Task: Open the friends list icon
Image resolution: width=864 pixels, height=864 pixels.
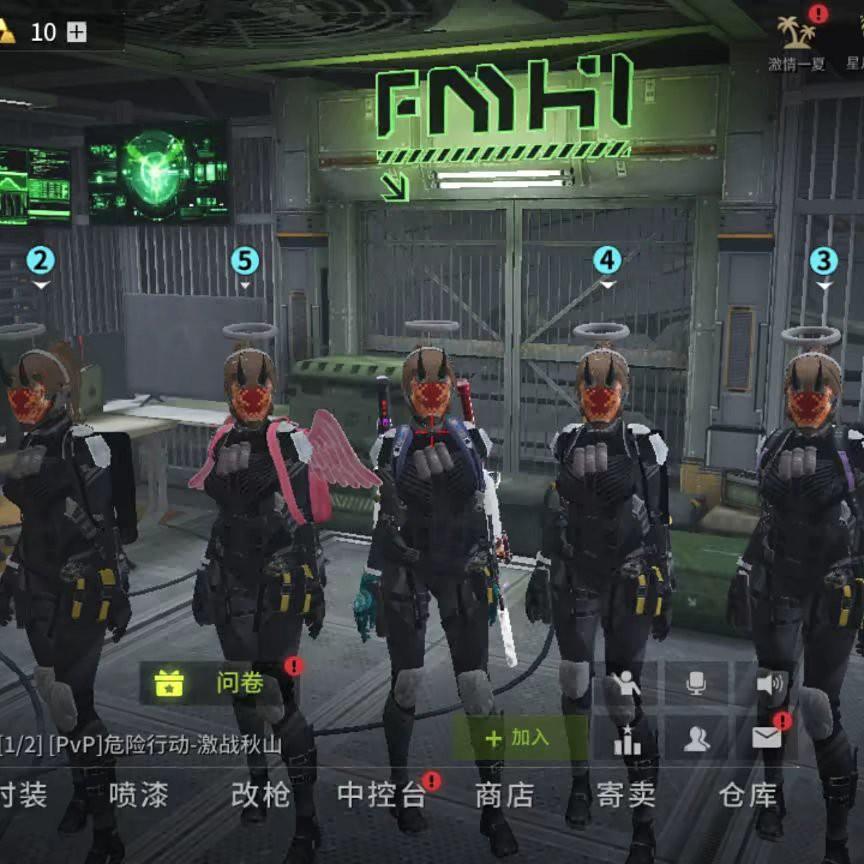Action: [697, 739]
